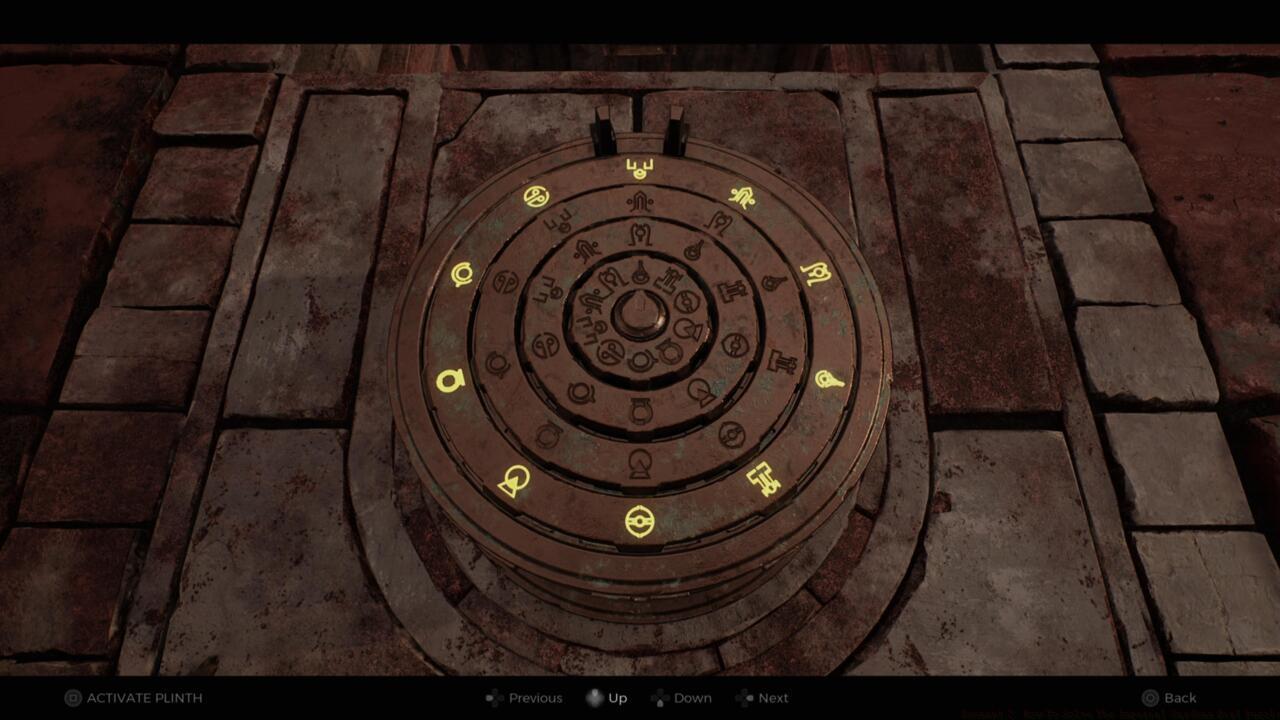Select the crown-like rune at top of outer ring
The height and width of the screenshot is (720, 1280).
coord(638,169)
